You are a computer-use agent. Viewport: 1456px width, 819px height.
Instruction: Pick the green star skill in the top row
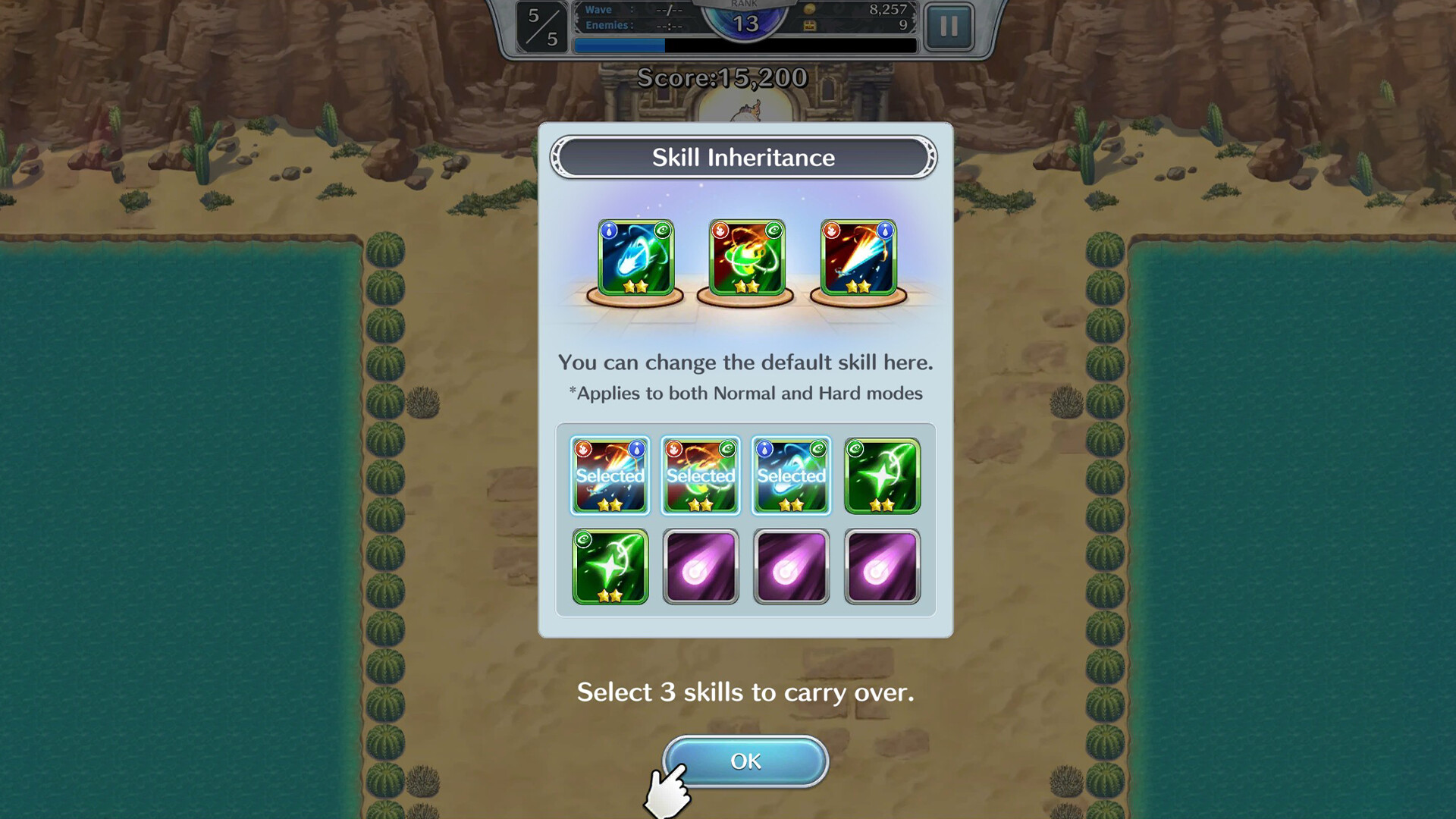tap(883, 475)
